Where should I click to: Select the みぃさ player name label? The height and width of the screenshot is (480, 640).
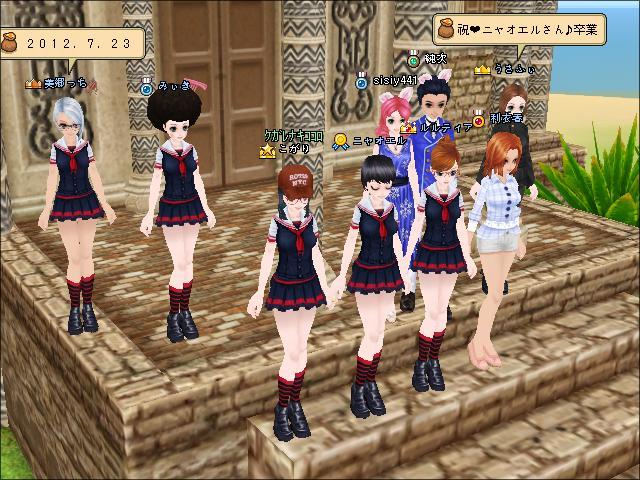point(173,88)
